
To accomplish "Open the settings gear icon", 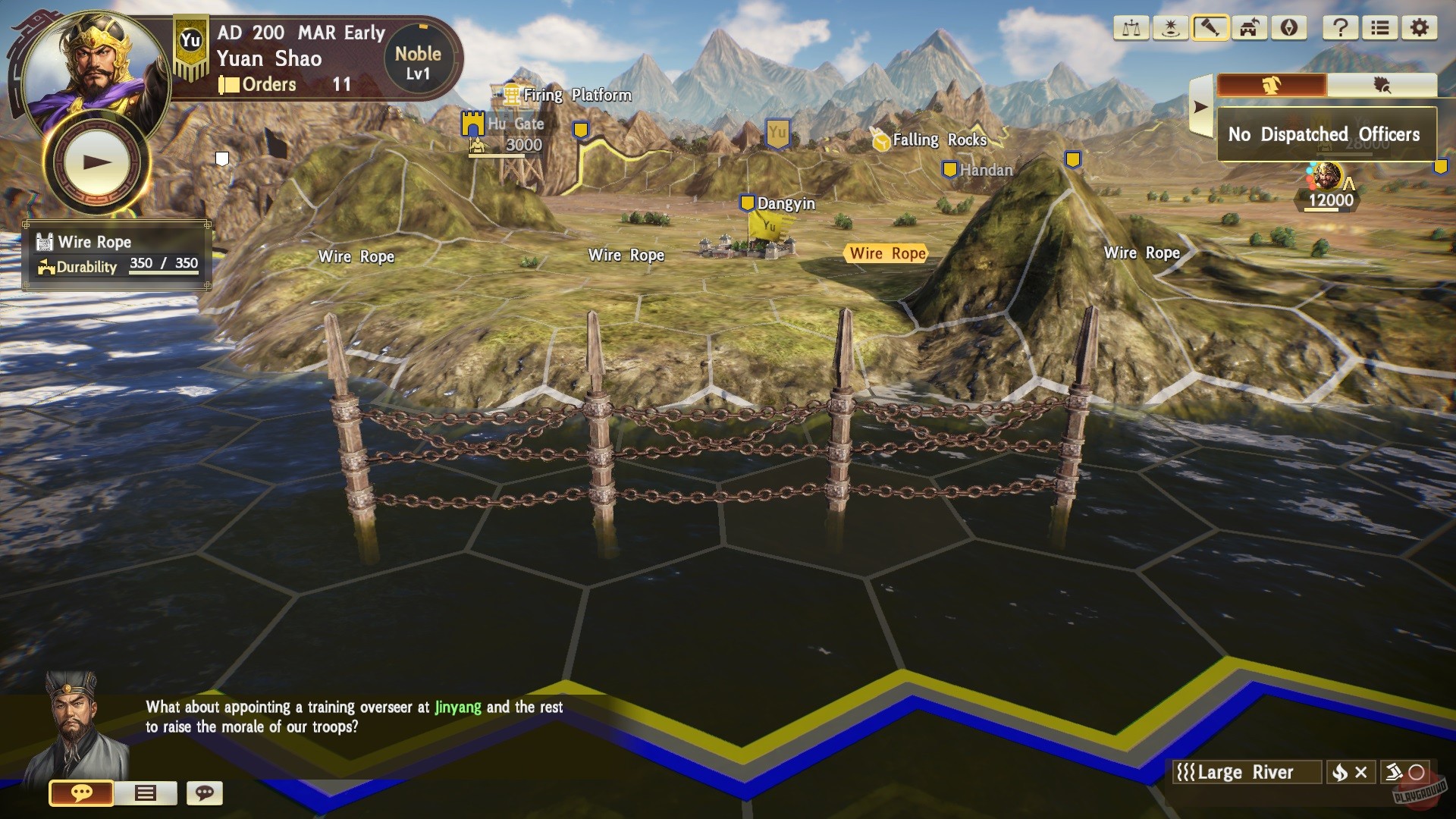I will pos(1419,28).
